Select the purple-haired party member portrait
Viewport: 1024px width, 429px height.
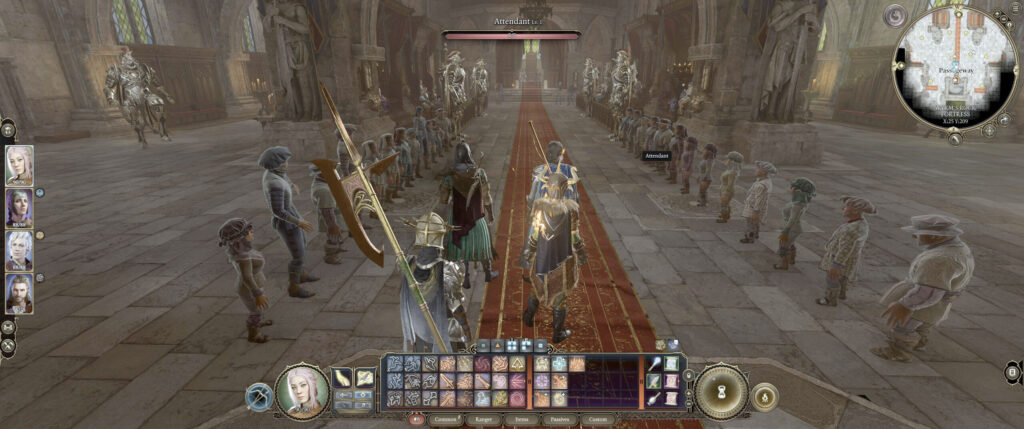point(19,208)
